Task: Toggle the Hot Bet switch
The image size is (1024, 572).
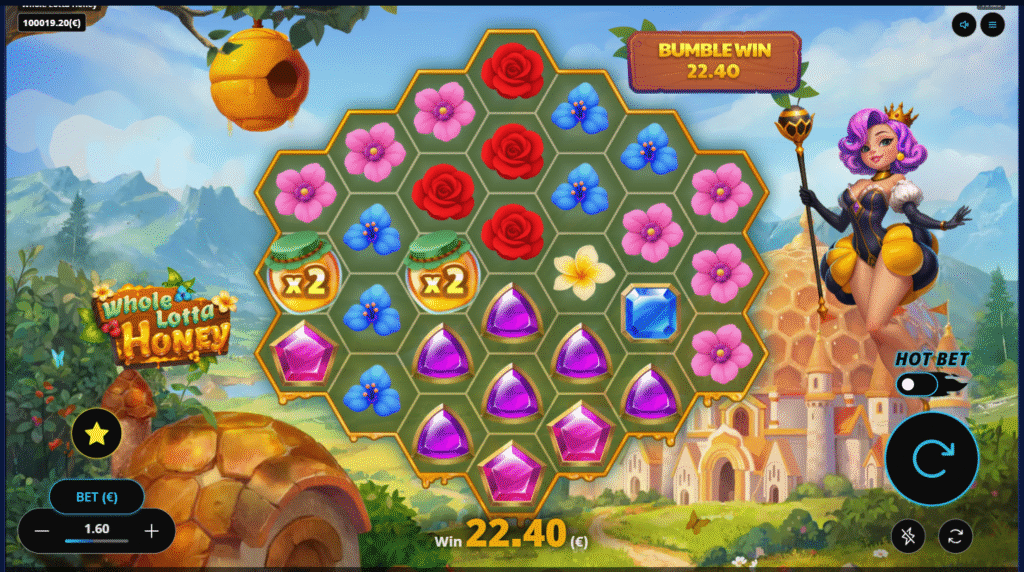Action: coord(918,384)
